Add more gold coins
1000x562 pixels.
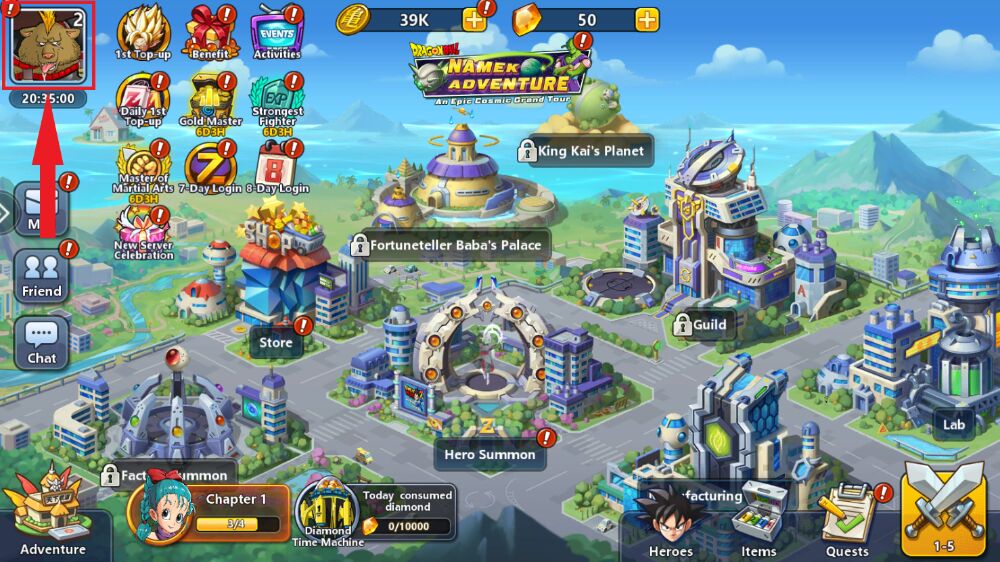pyautogui.click(x=474, y=20)
